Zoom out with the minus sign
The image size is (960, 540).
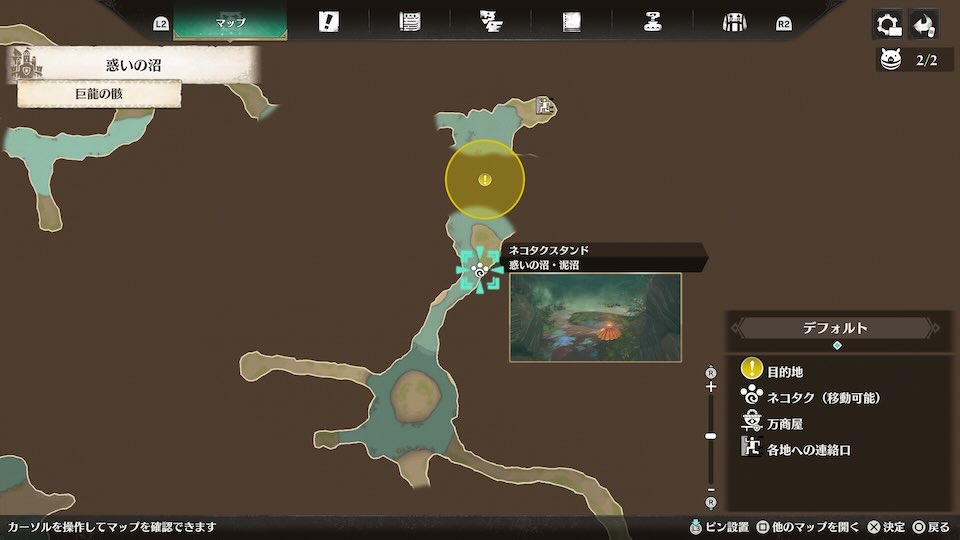(x=711, y=489)
